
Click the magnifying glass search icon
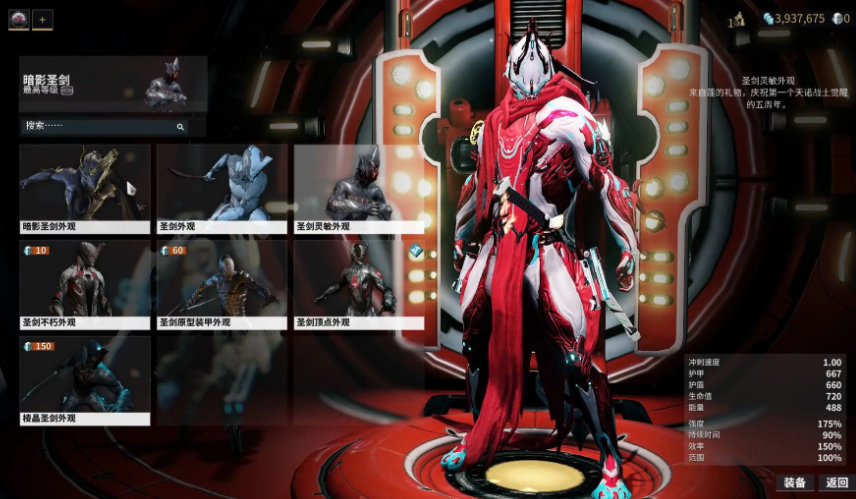[x=180, y=127]
